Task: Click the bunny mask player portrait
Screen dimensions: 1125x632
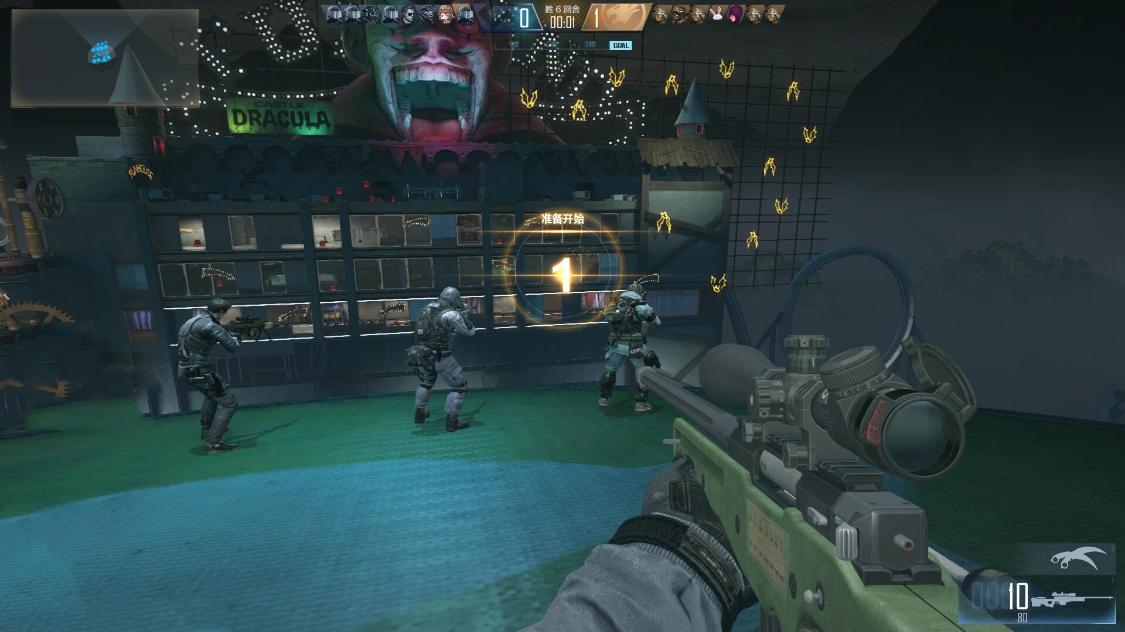Action: click(716, 14)
